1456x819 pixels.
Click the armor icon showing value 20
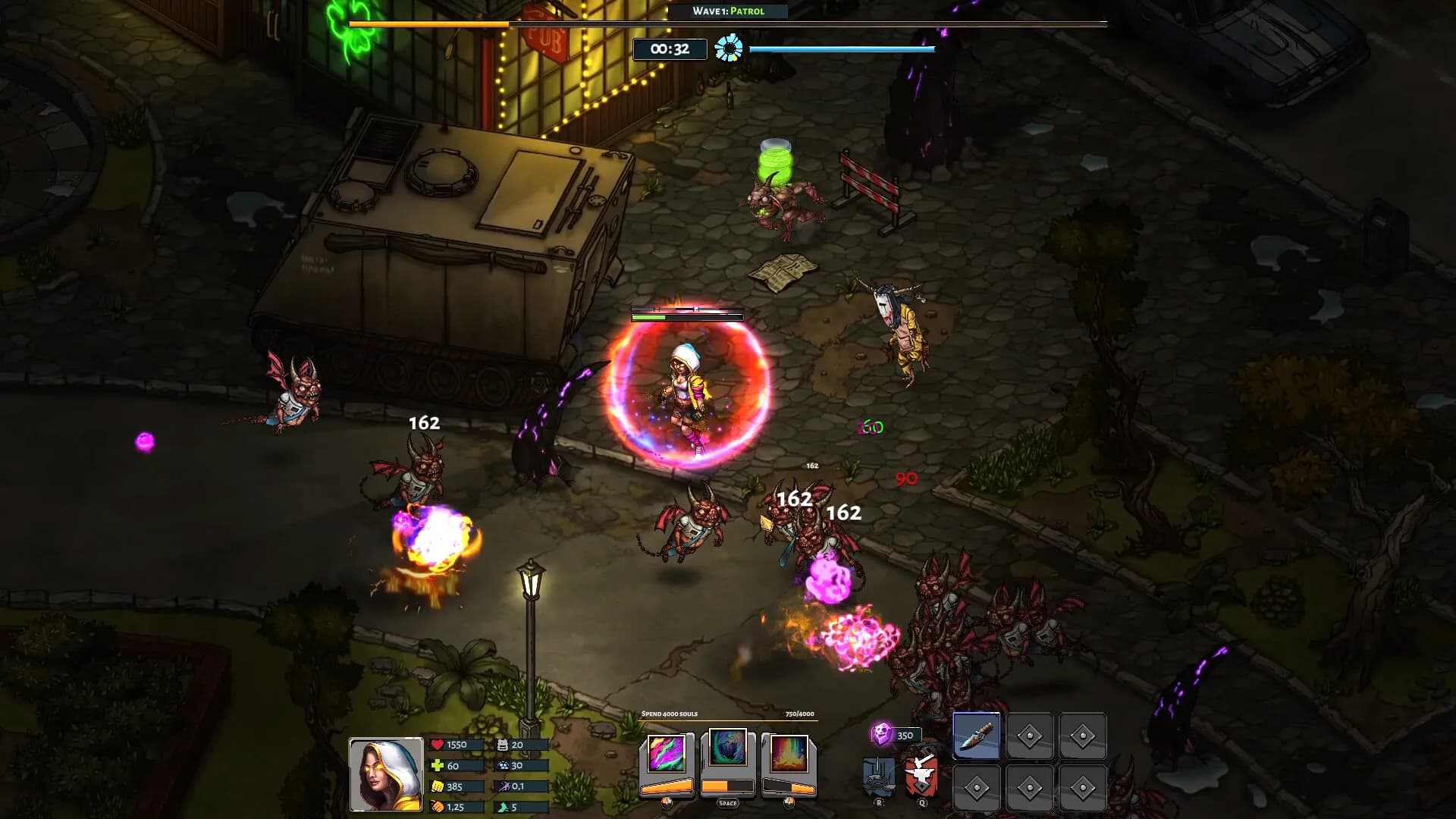point(504,745)
